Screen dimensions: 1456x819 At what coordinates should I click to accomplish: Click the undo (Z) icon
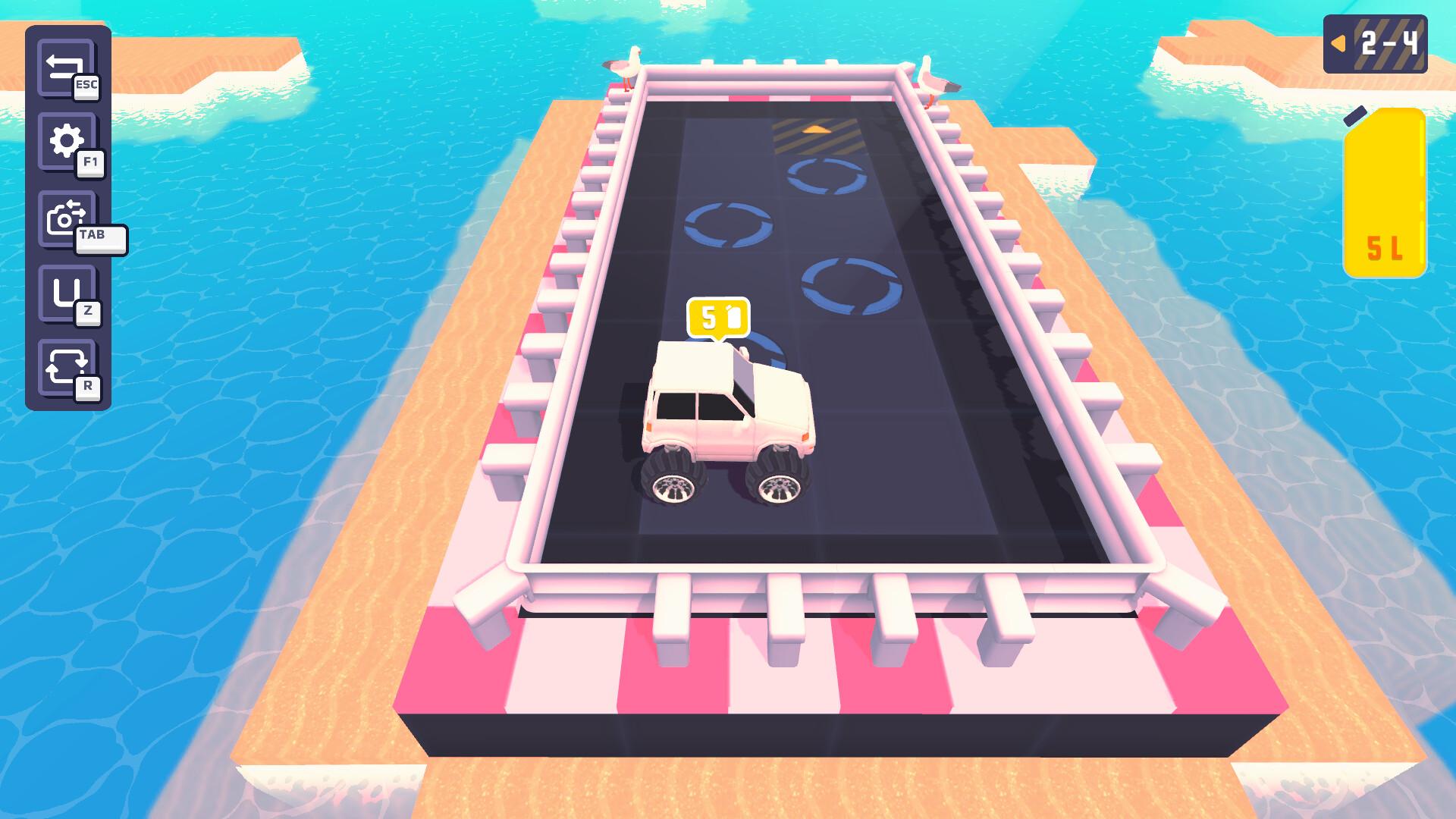click(x=64, y=292)
